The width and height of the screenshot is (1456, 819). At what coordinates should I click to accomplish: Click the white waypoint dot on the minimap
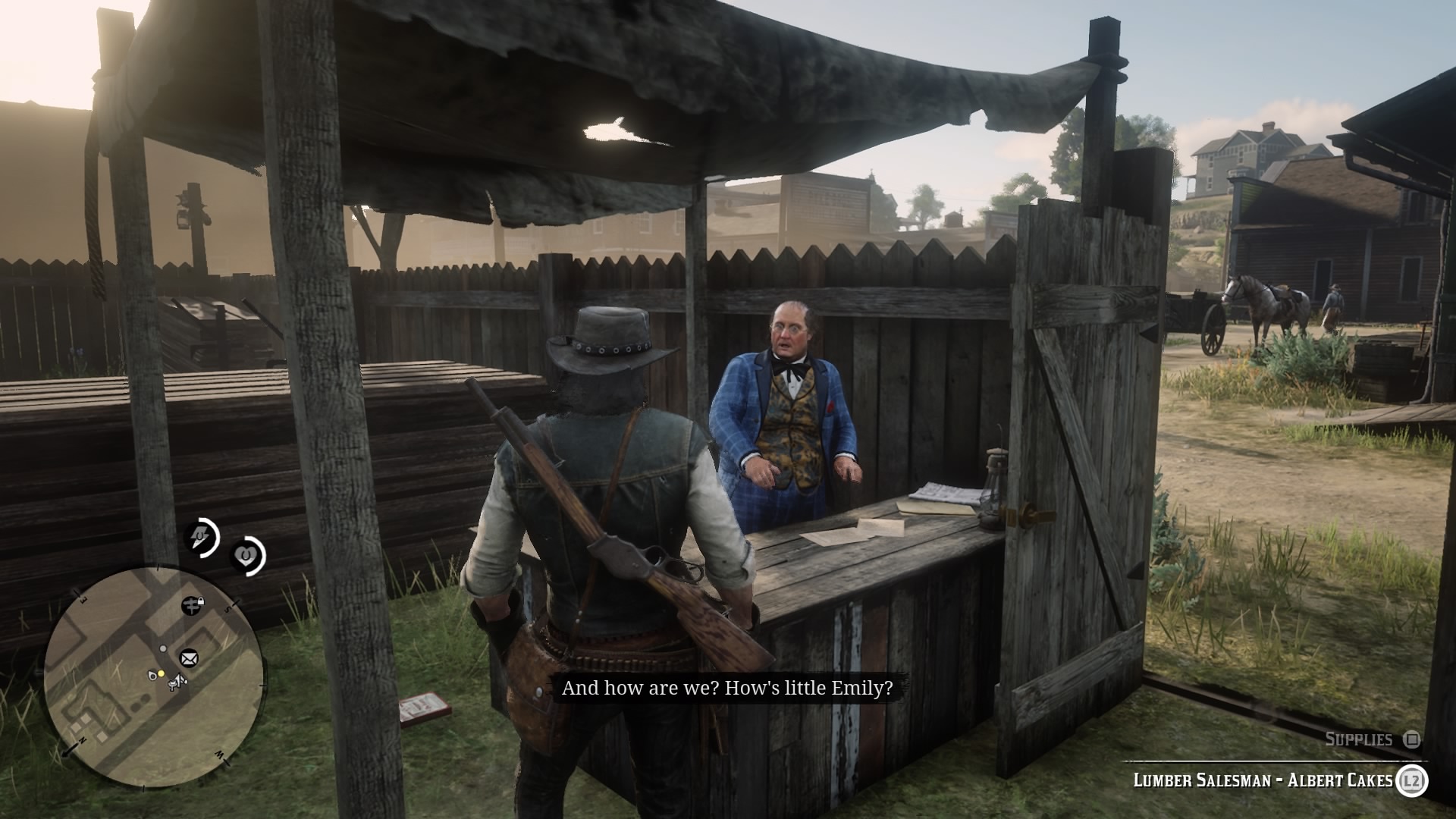162,648
